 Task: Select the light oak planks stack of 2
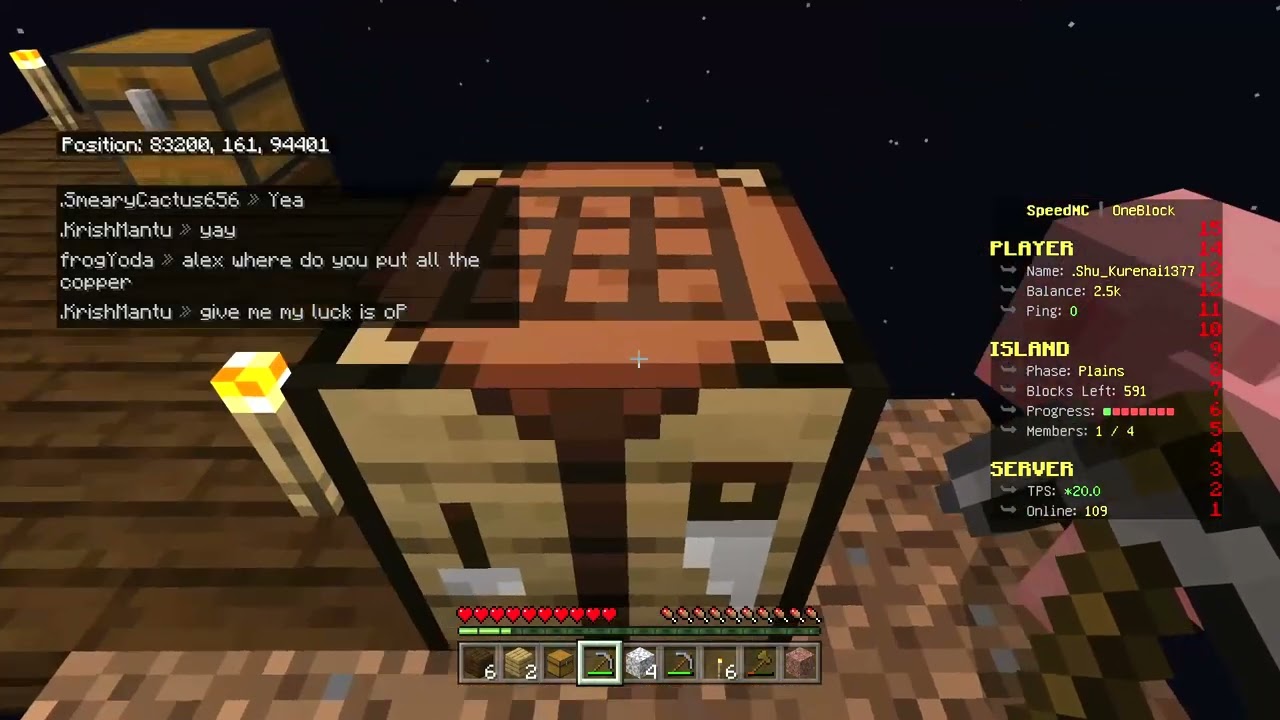point(520,663)
